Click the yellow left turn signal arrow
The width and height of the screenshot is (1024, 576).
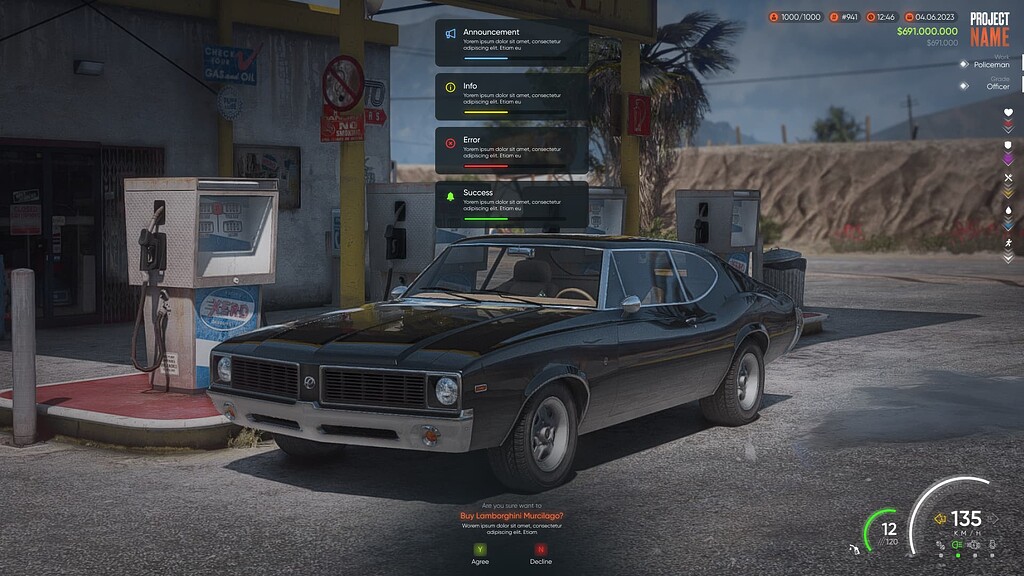940,519
